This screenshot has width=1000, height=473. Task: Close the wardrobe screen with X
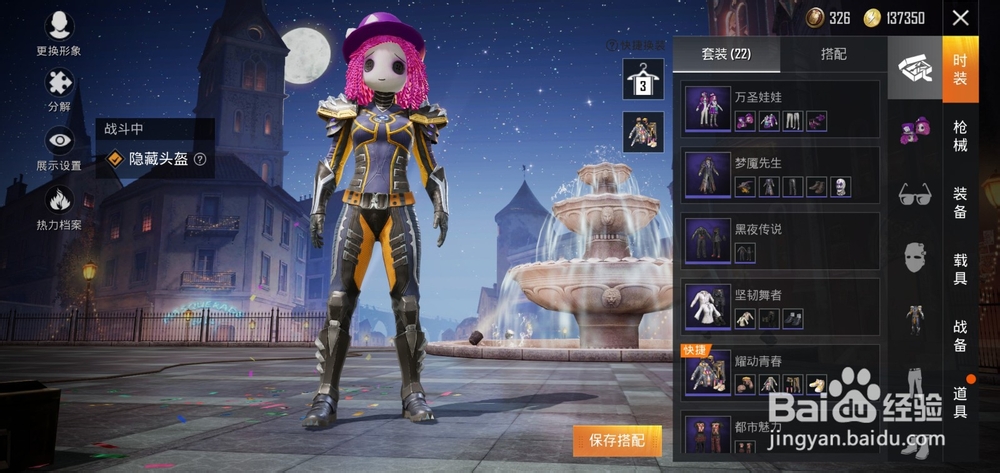(961, 18)
